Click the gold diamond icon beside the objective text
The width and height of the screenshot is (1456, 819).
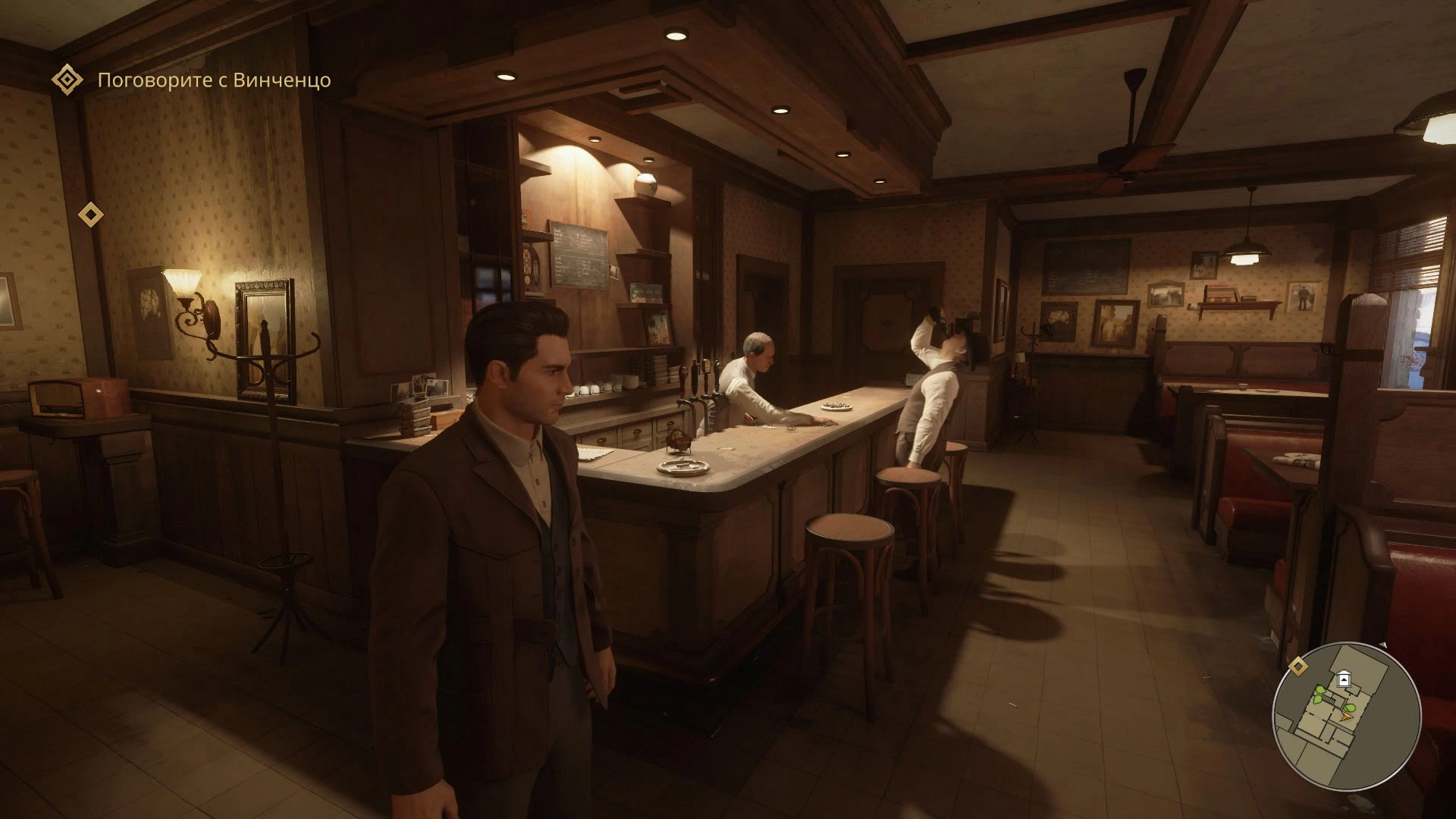[67, 80]
